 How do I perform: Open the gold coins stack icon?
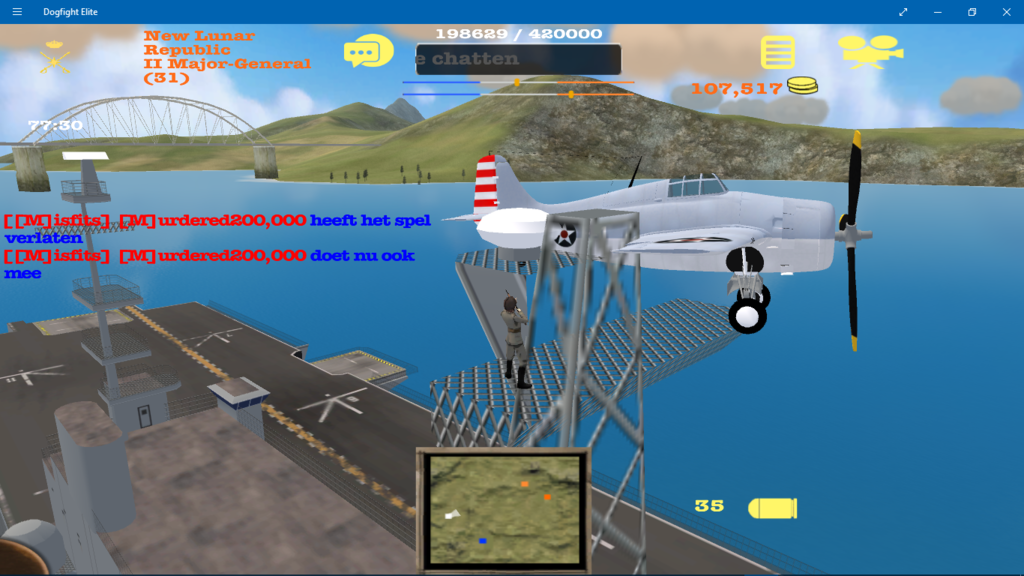pyautogui.click(x=802, y=87)
